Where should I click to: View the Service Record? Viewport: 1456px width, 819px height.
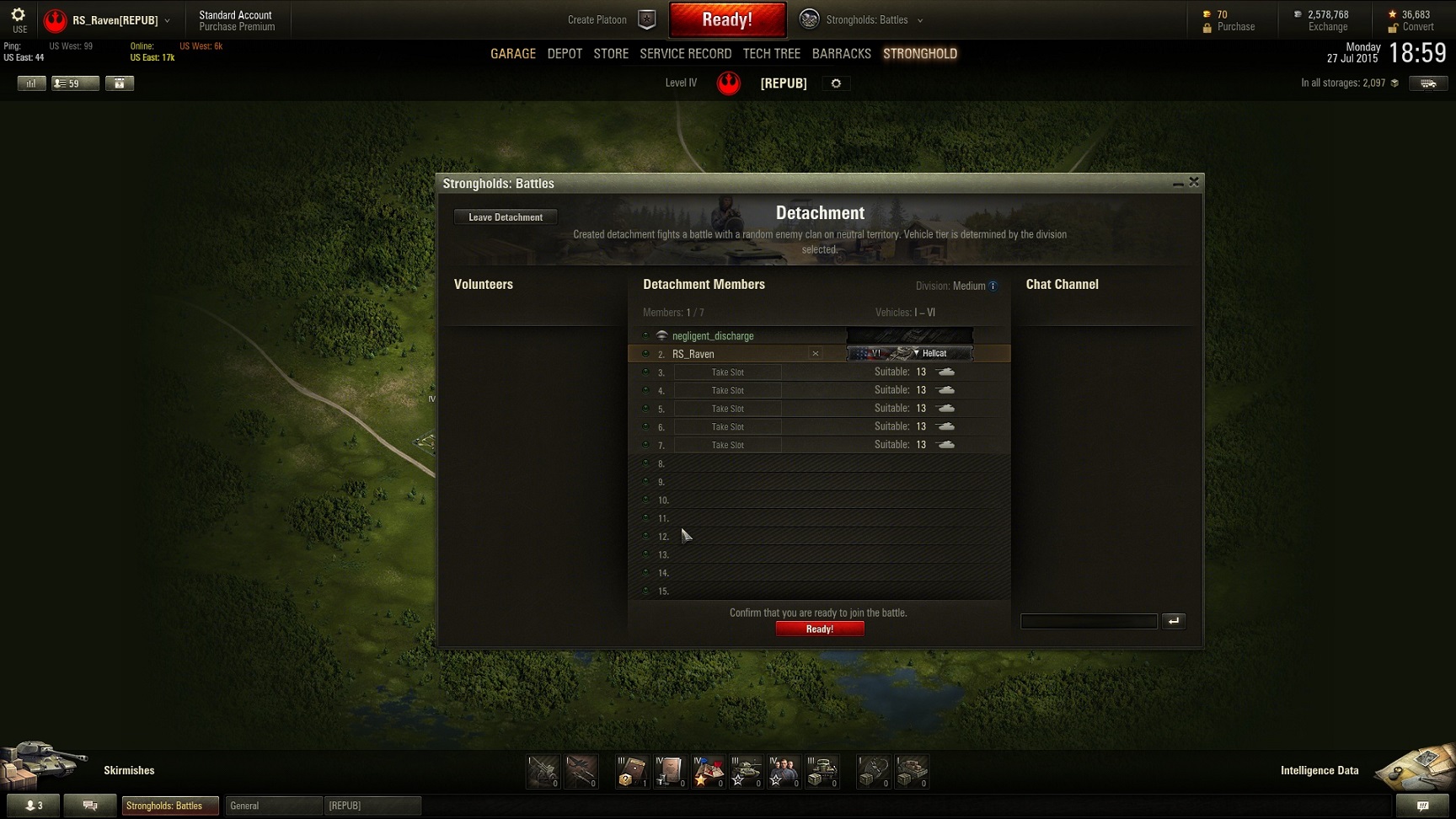click(685, 54)
